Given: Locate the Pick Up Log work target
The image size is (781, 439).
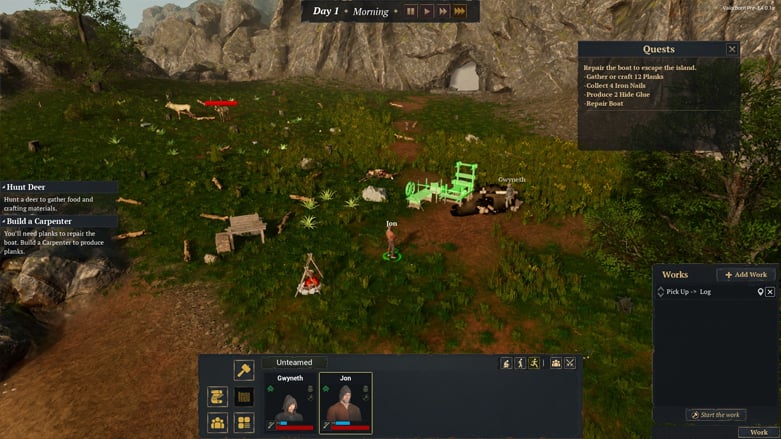Looking at the screenshot, I should pyautogui.click(x=760, y=292).
